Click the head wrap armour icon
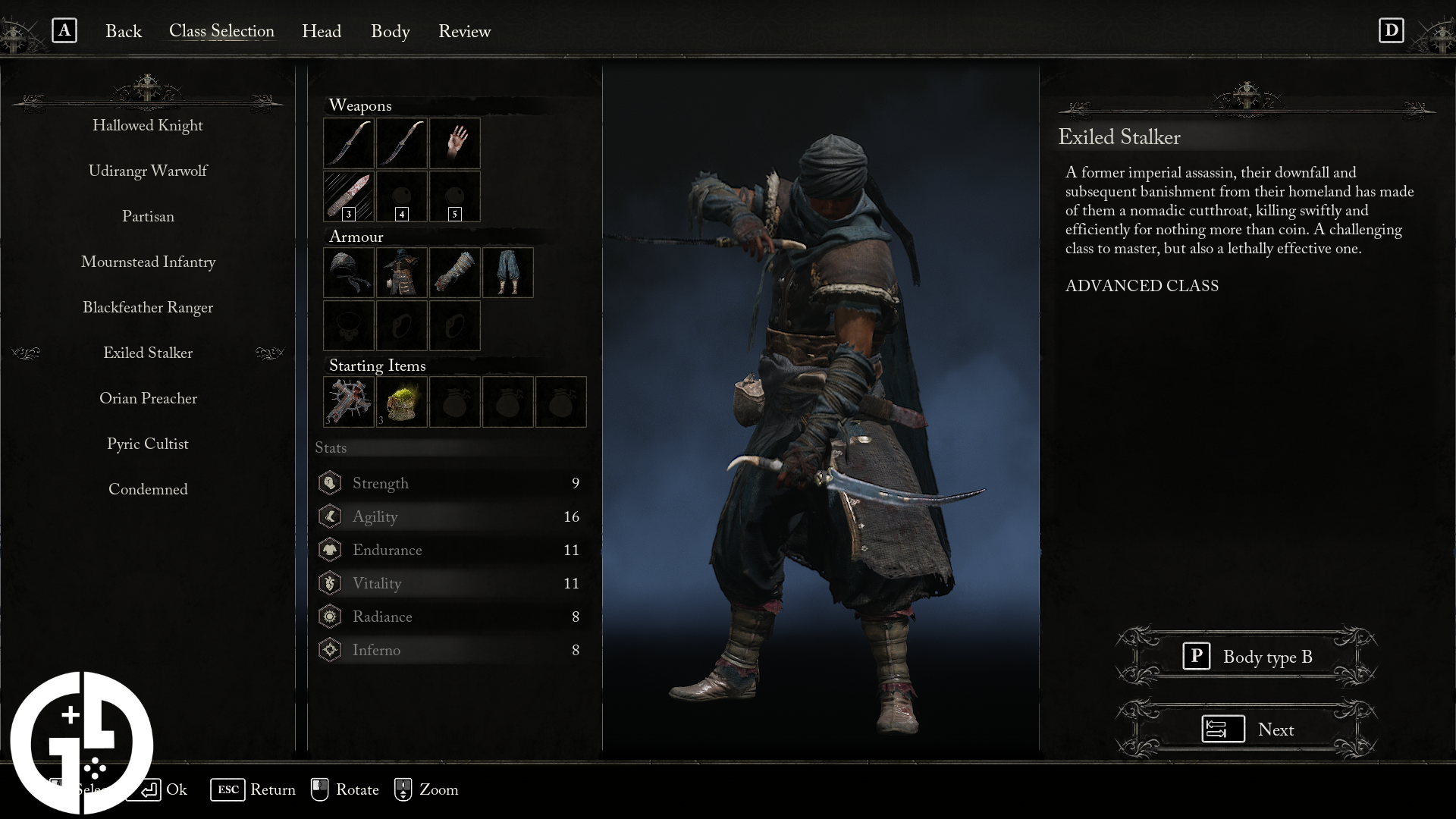1456x819 pixels. click(348, 272)
